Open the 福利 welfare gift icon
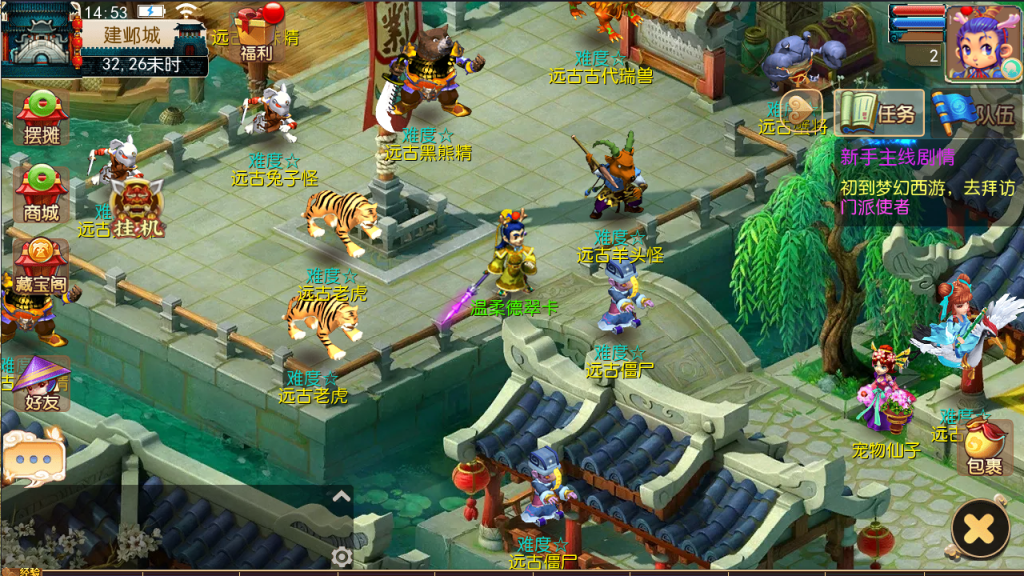1024x576 pixels. [x=257, y=32]
